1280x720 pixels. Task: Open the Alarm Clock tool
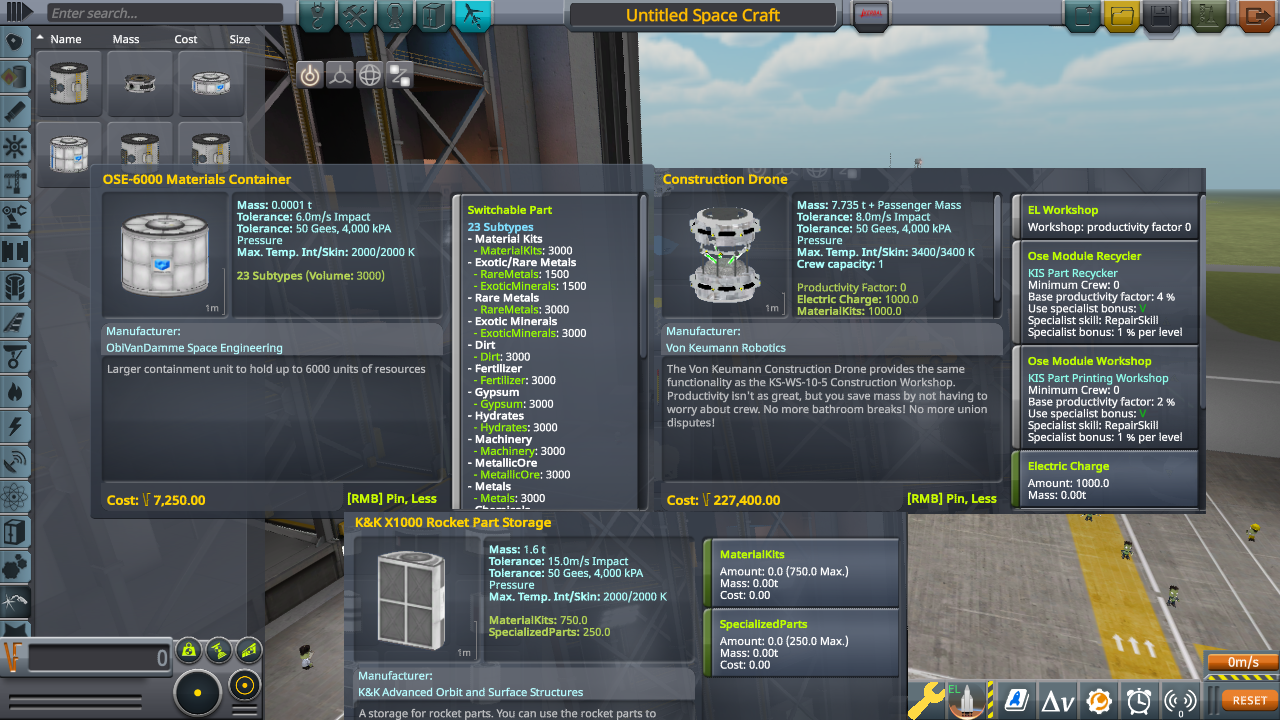[x=1138, y=700]
